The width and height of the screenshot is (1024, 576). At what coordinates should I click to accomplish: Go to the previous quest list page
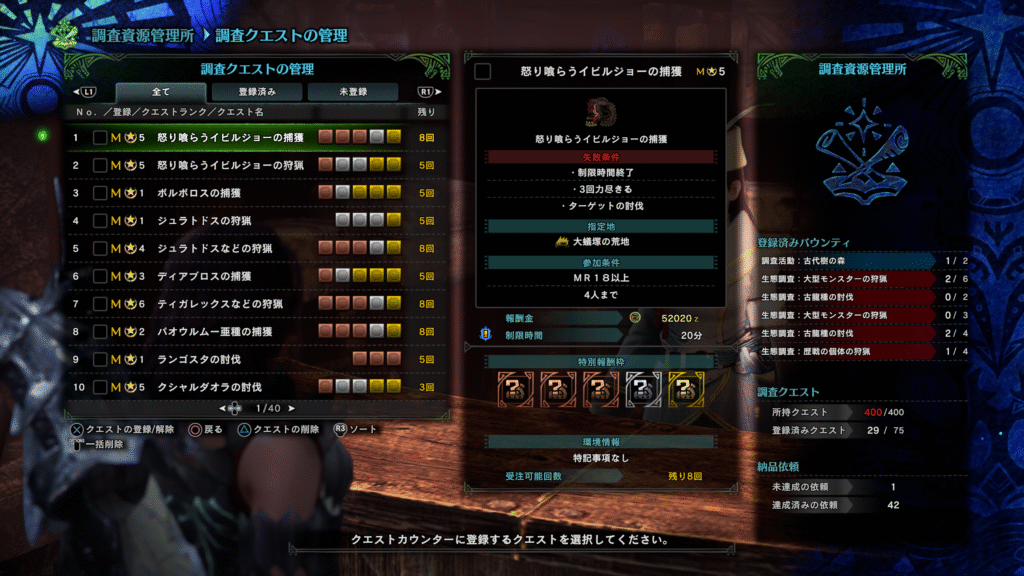[x=222, y=408]
